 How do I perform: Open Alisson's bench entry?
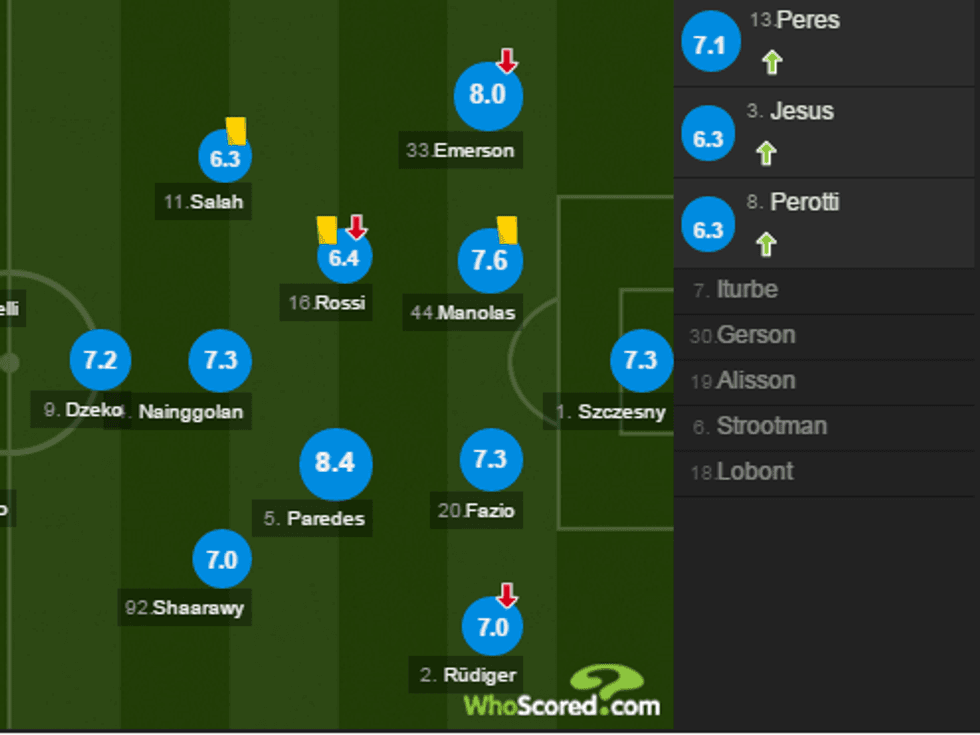[756, 381]
